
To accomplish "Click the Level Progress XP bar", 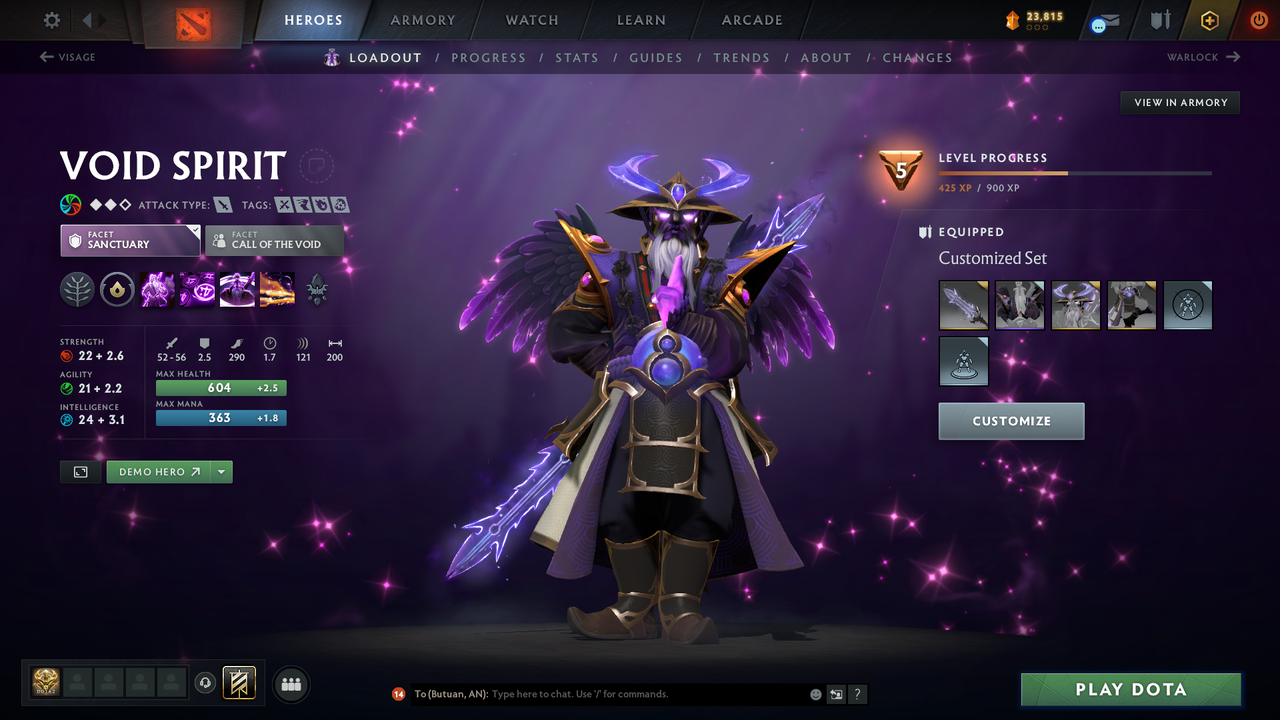I will 1075,171.
